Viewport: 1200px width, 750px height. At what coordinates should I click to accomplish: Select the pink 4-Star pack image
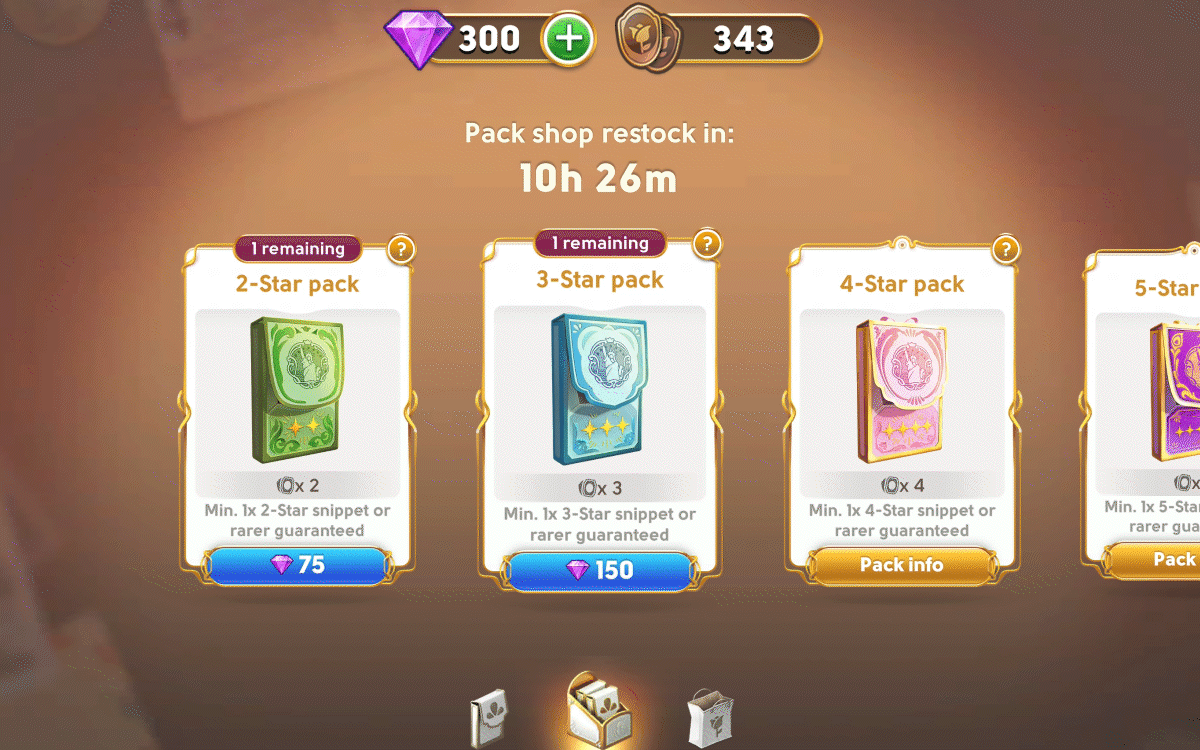900,390
